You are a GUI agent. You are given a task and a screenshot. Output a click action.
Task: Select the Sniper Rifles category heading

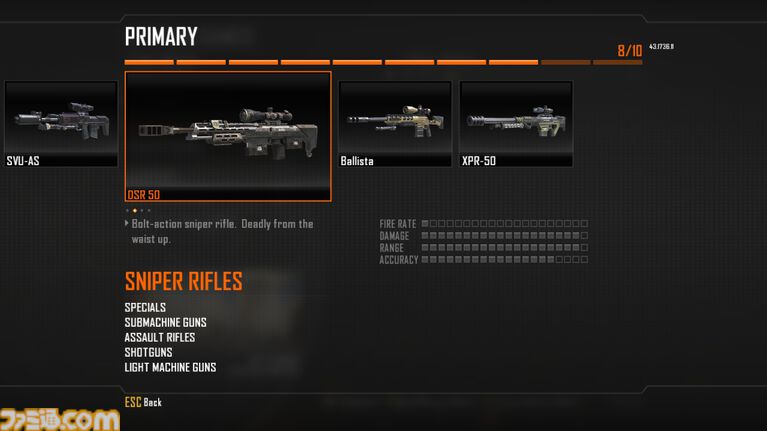(184, 281)
